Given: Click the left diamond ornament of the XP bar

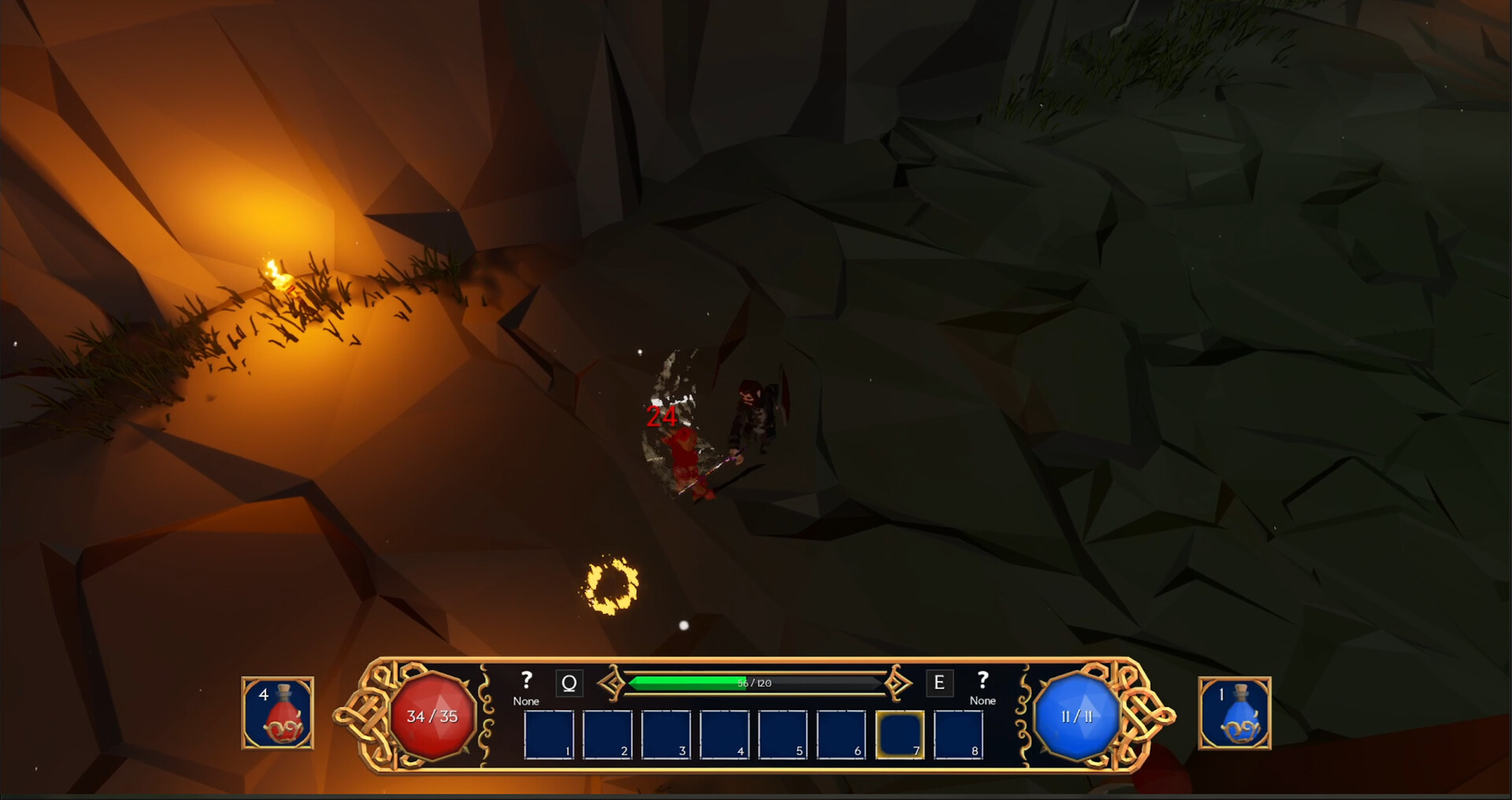Looking at the screenshot, I should click(613, 683).
